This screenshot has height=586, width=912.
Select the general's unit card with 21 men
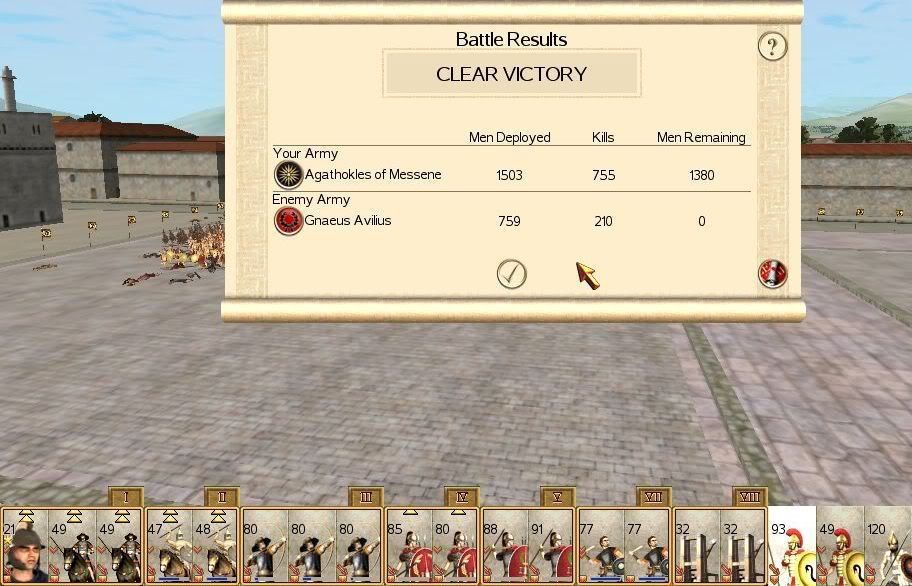coord(24,547)
